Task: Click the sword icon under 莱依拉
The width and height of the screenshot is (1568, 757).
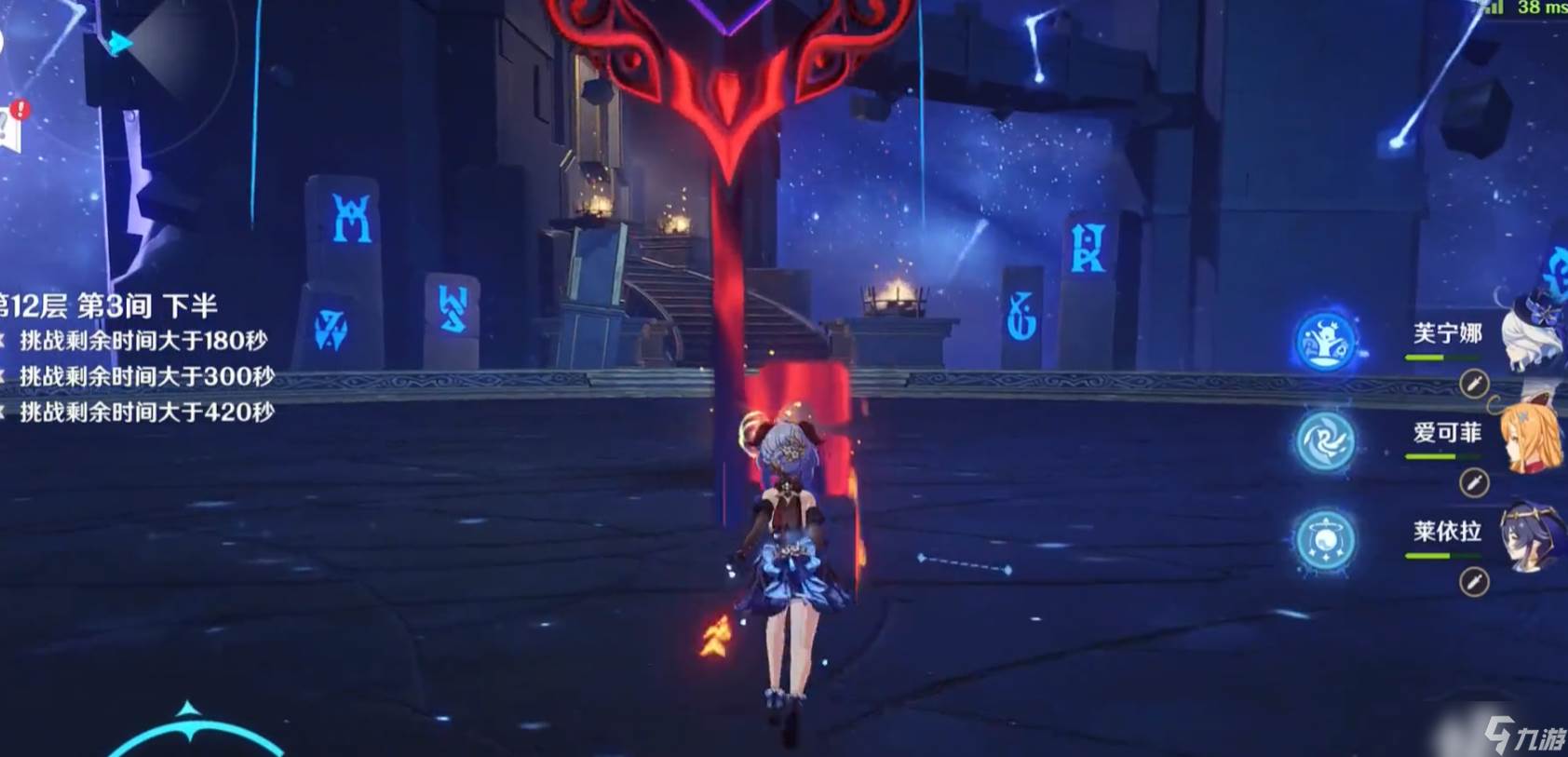Action: pos(1473,582)
